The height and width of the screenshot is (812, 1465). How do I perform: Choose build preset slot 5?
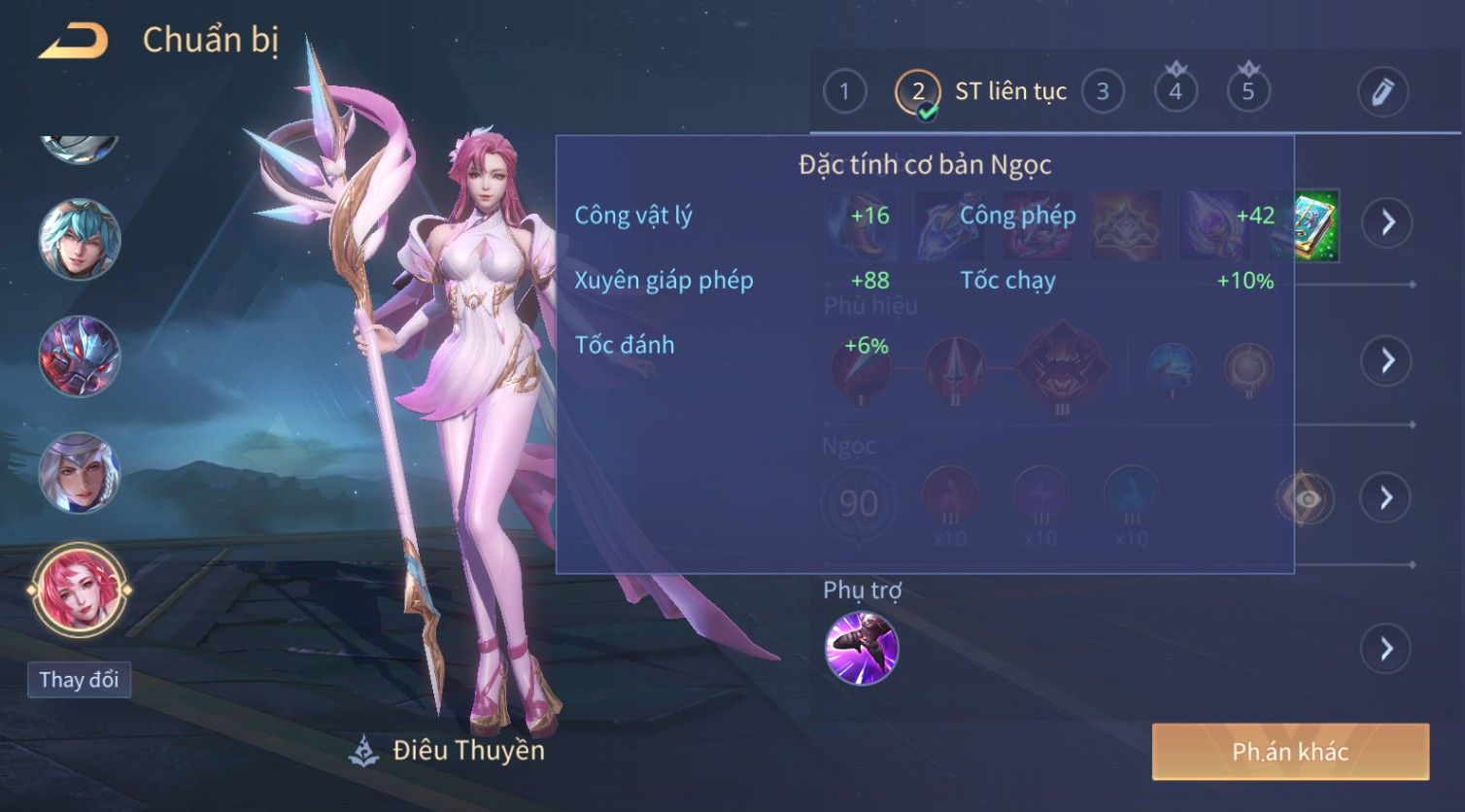tap(1248, 92)
